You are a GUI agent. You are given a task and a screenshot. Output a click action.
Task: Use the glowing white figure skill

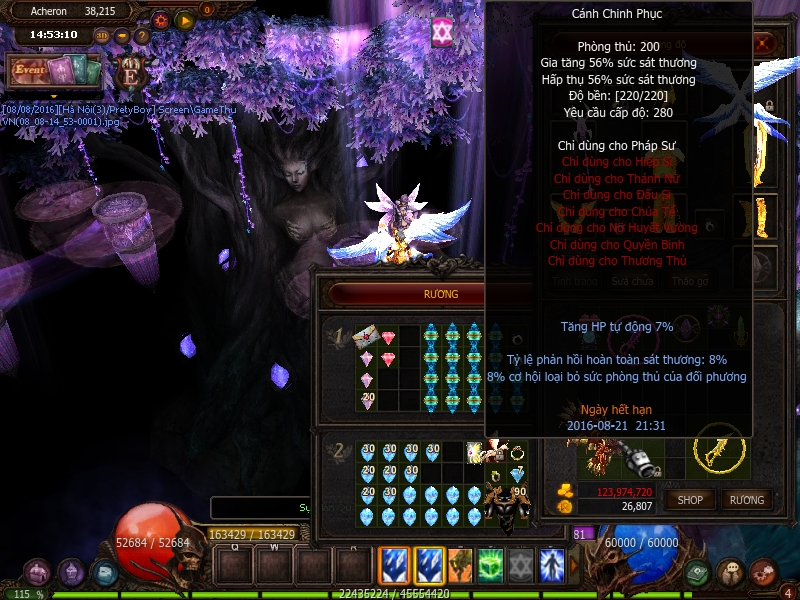(552, 565)
